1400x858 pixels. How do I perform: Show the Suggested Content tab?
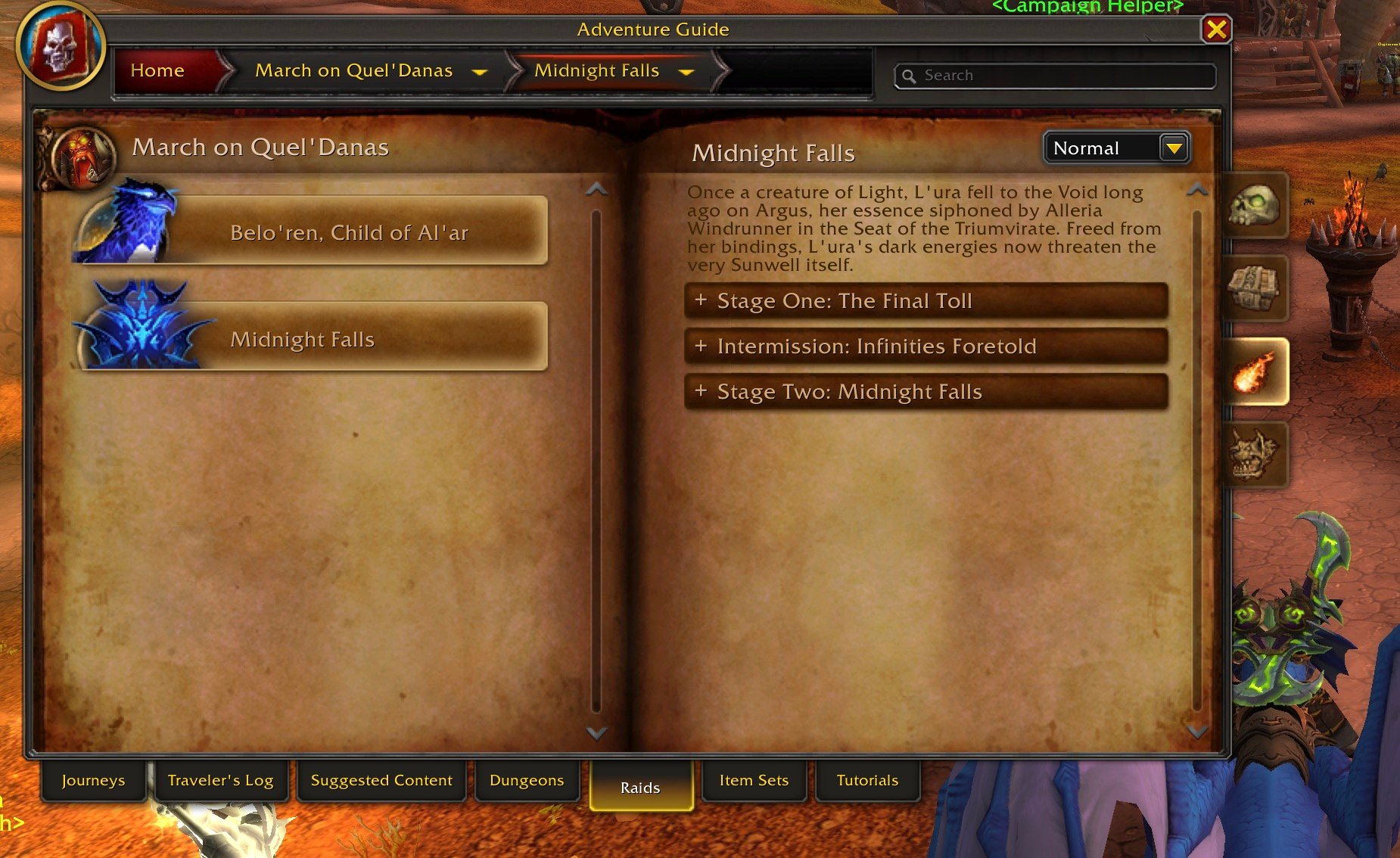pyautogui.click(x=381, y=780)
